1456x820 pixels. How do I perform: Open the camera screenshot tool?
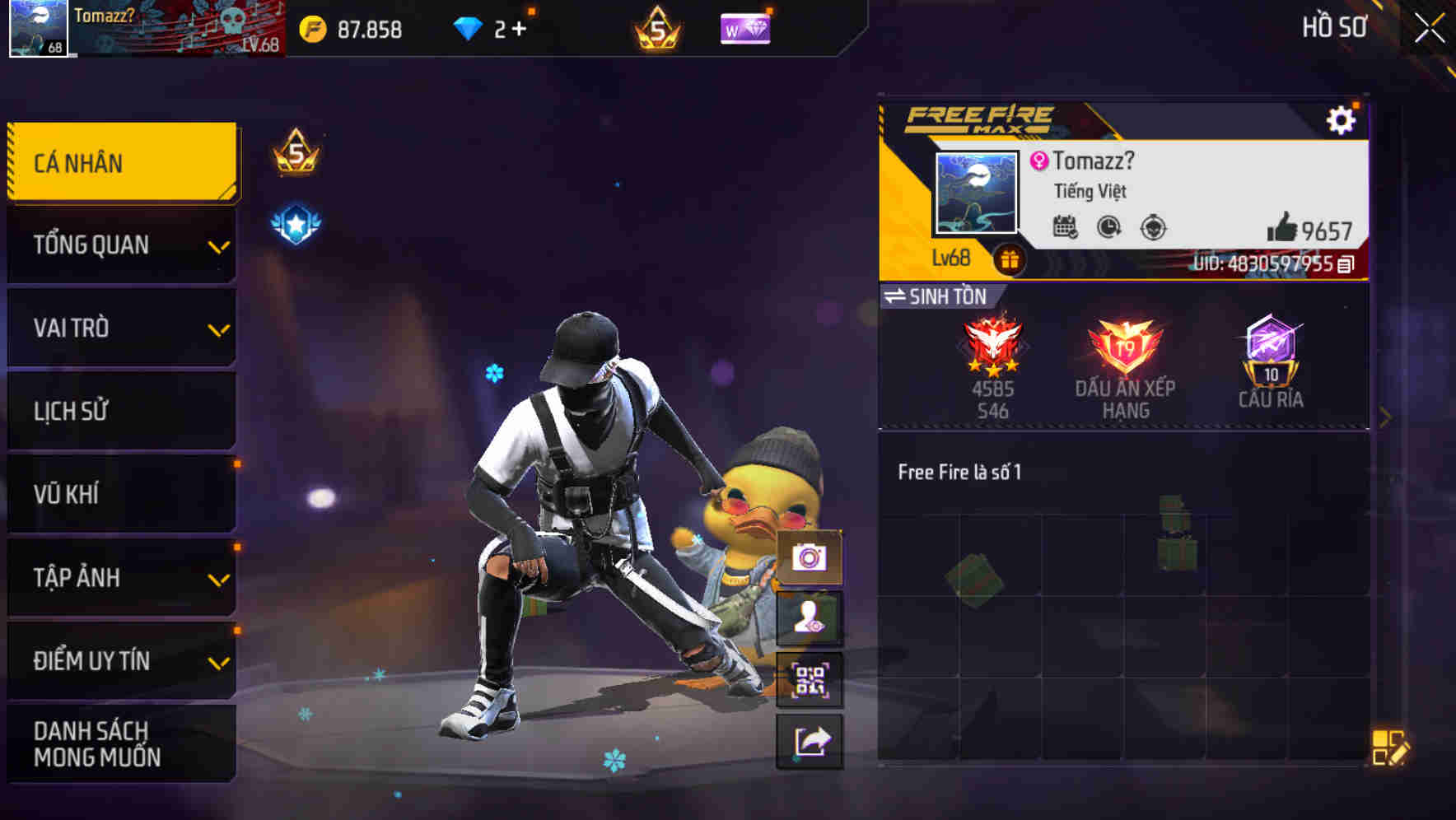[x=810, y=559]
